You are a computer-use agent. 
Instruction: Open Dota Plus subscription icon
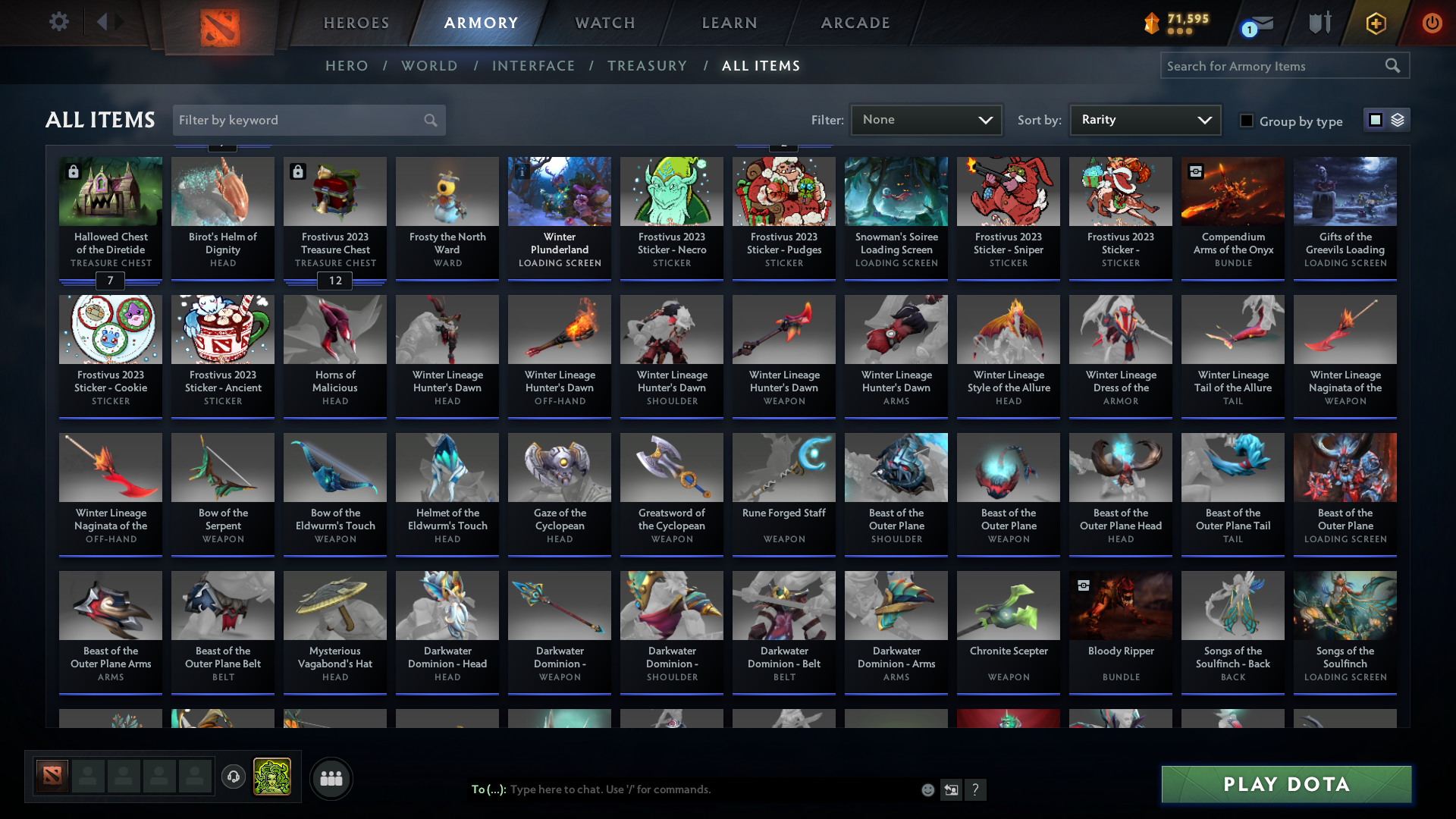1375,23
